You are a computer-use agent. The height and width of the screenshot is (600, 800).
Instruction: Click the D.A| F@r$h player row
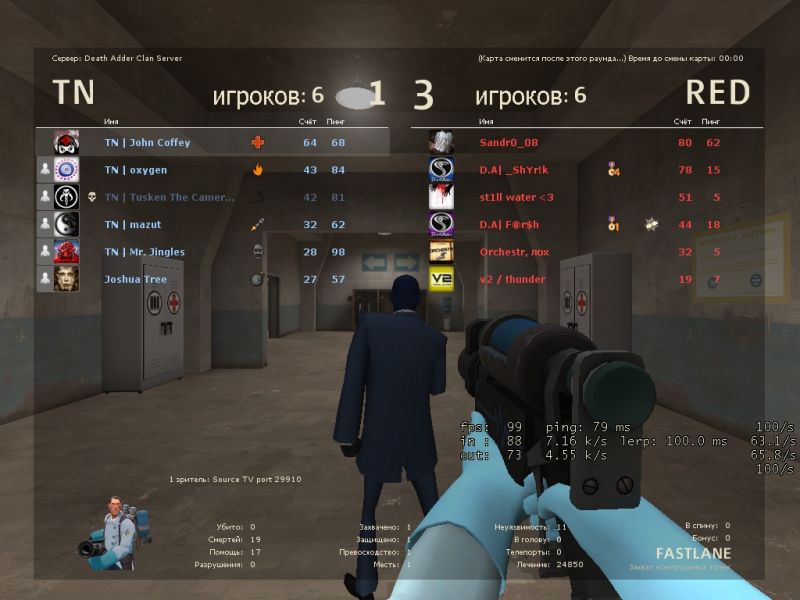pyautogui.click(x=510, y=224)
